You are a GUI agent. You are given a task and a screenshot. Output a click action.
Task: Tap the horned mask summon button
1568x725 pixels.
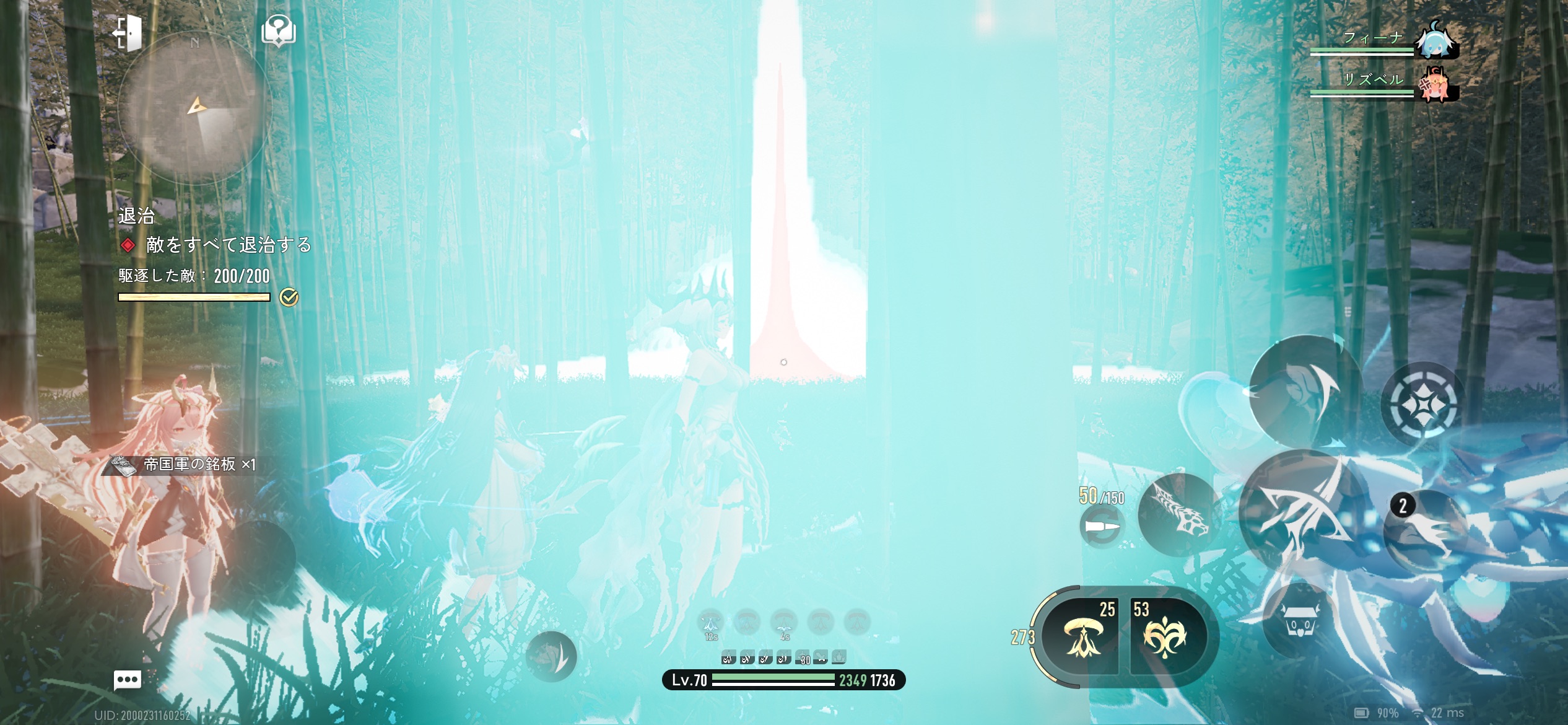[x=1300, y=621]
